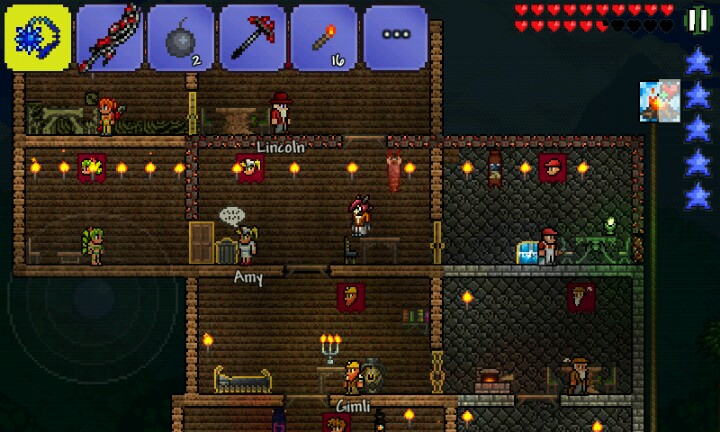Tap the campfire buff icon
This screenshot has height=432, width=720.
click(x=660, y=101)
